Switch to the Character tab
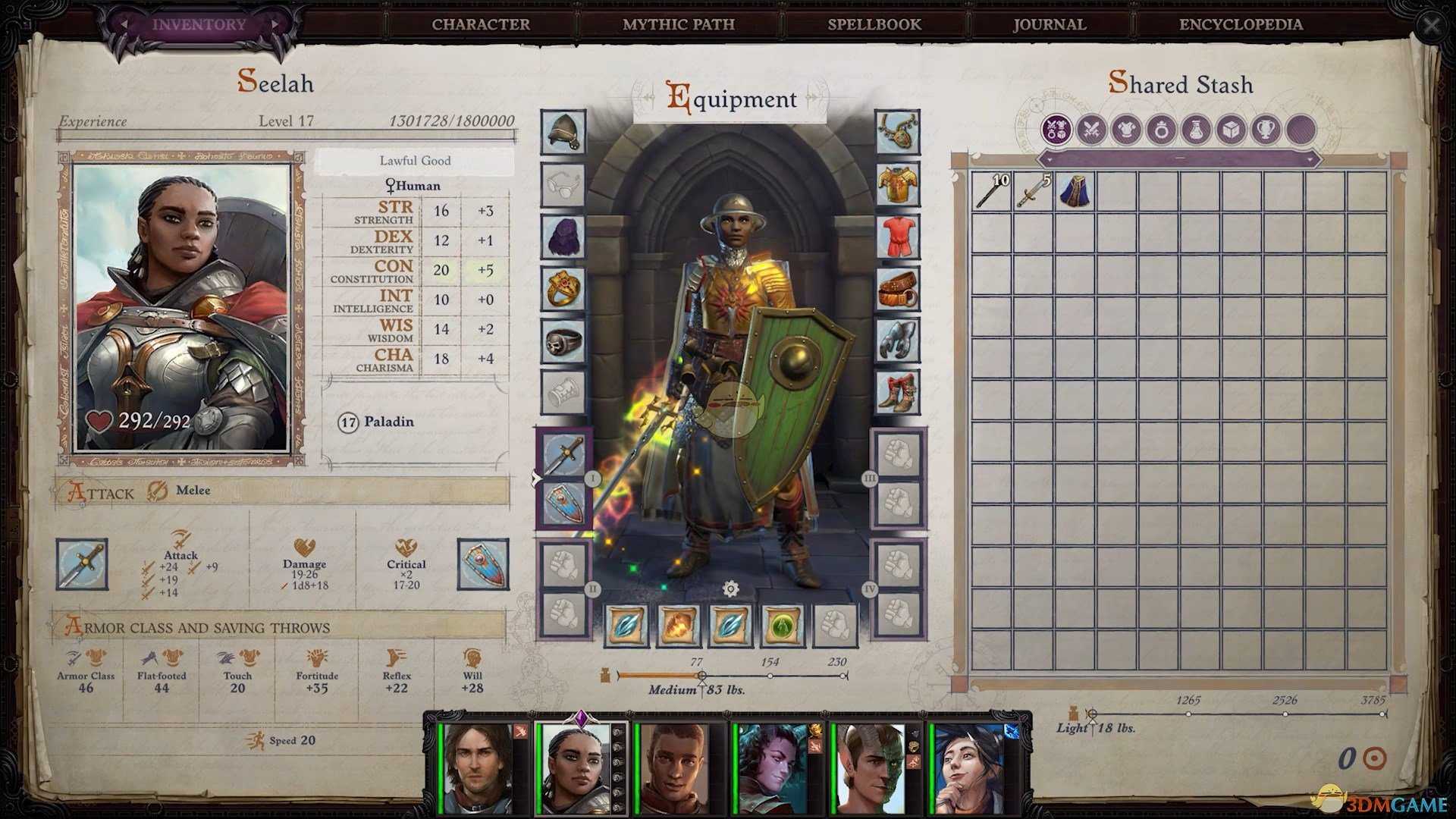The height and width of the screenshot is (819, 1456). click(x=481, y=24)
